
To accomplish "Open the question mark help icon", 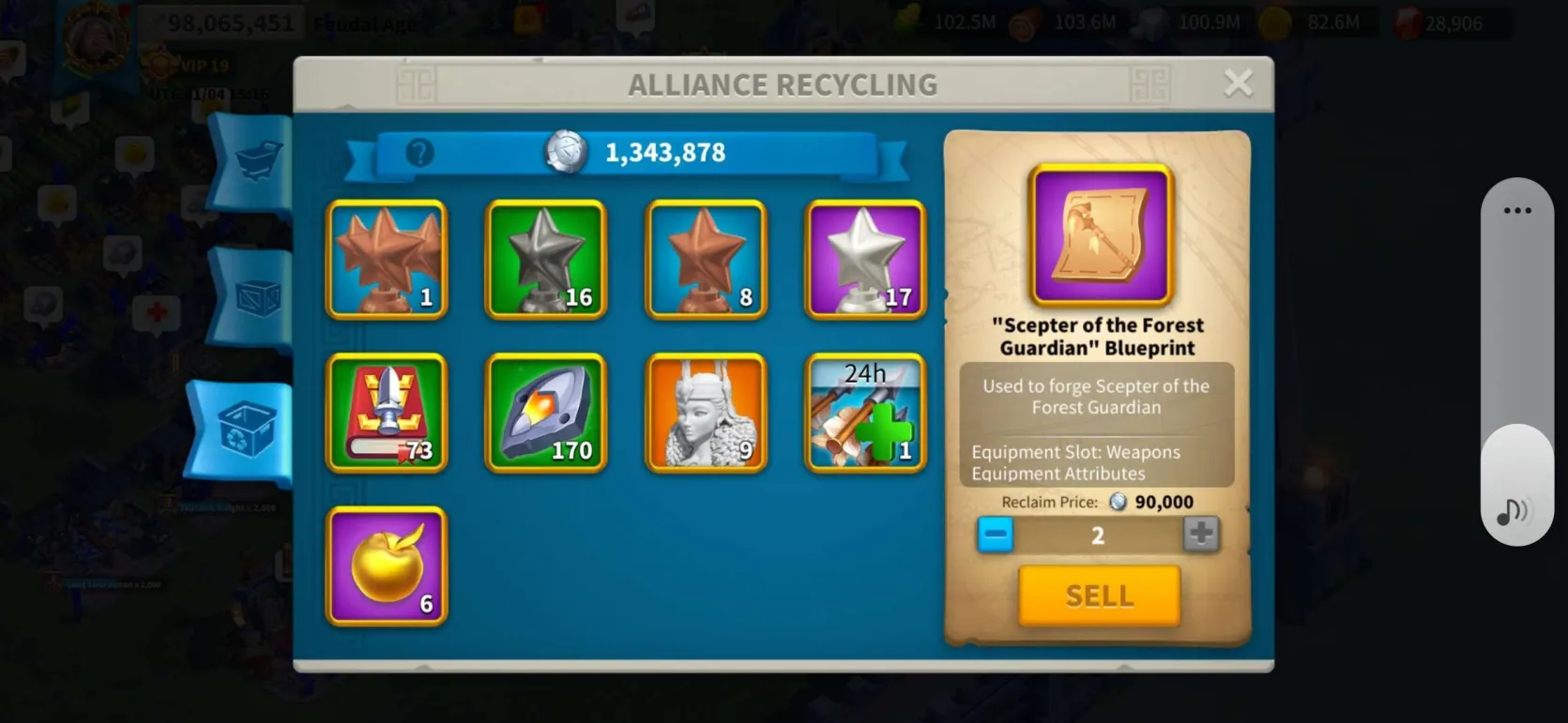I will pyautogui.click(x=419, y=153).
